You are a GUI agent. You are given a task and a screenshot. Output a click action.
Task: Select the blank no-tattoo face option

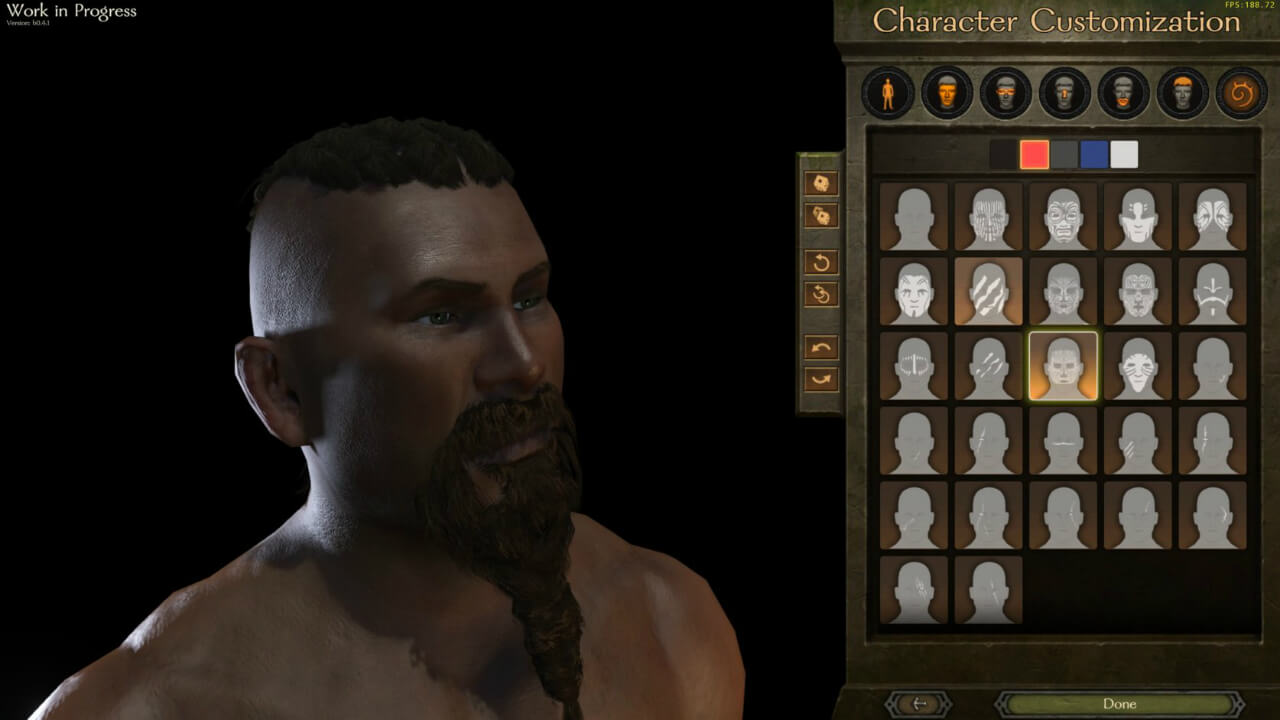pyautogui.click(x=912, y=218)
